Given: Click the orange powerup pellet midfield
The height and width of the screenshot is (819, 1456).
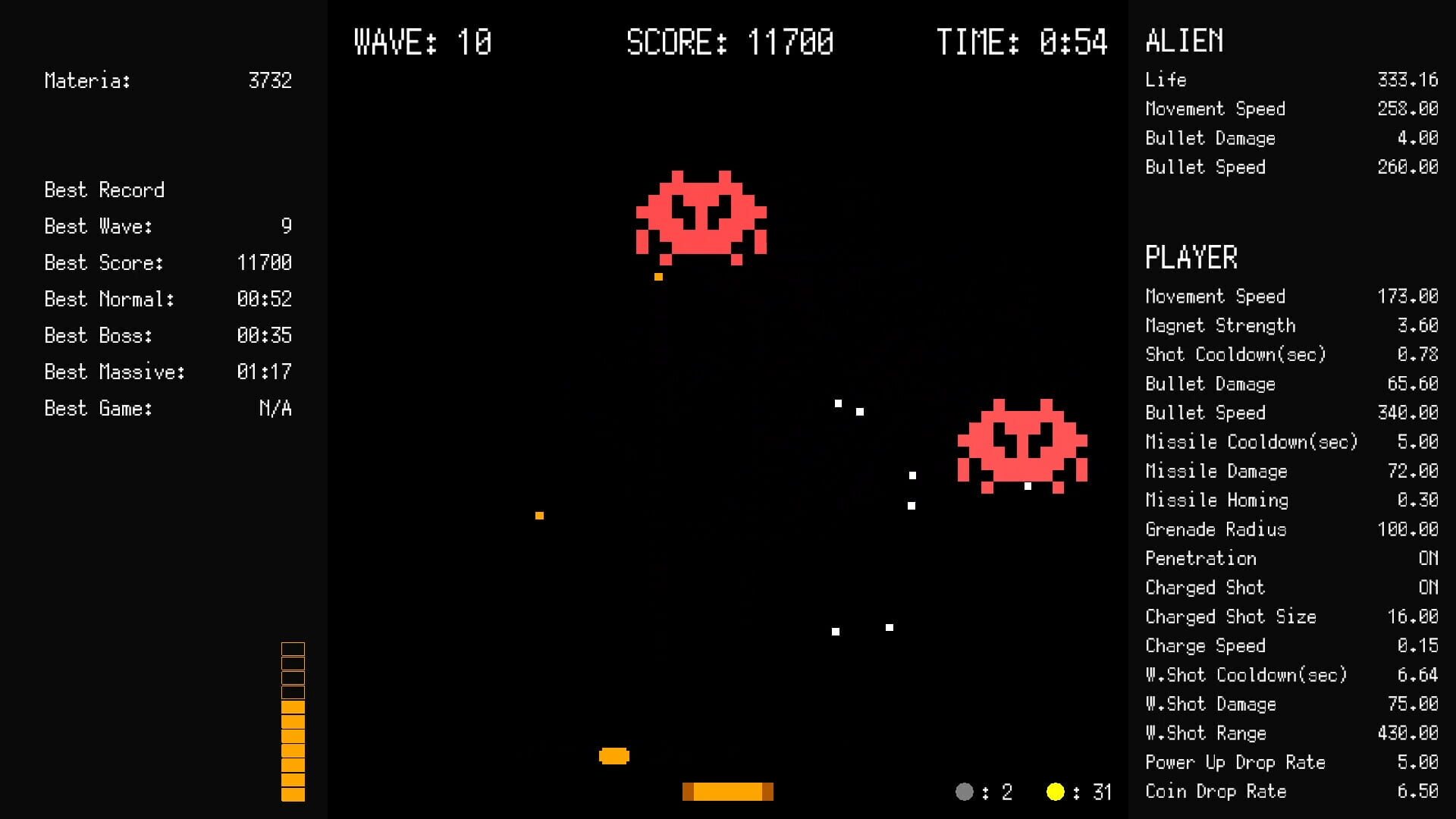Looking at the screenshot, I should [x=540, y=515].
